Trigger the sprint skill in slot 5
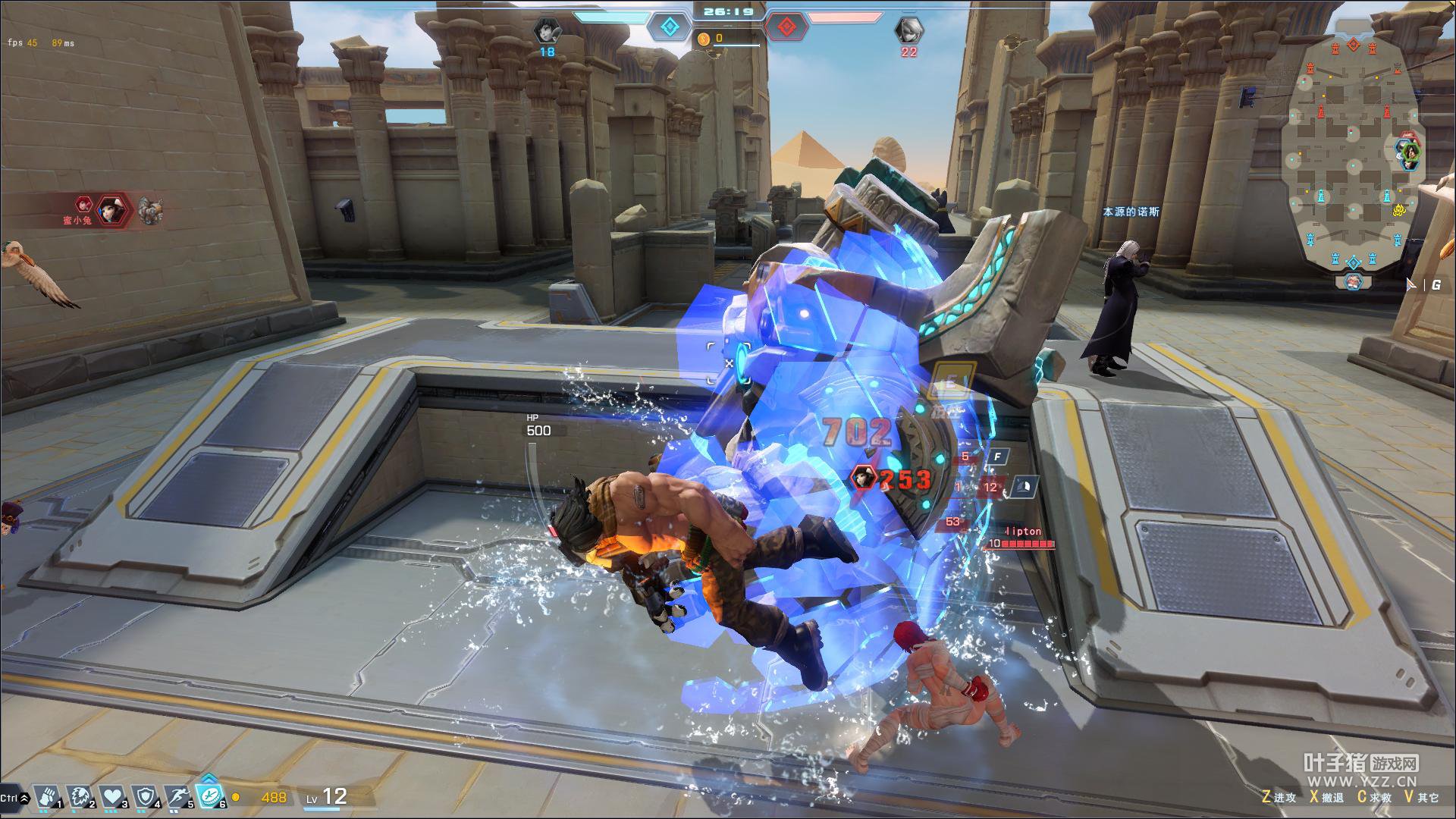This screenshot has height=819, width=1456. coord(177,796)
